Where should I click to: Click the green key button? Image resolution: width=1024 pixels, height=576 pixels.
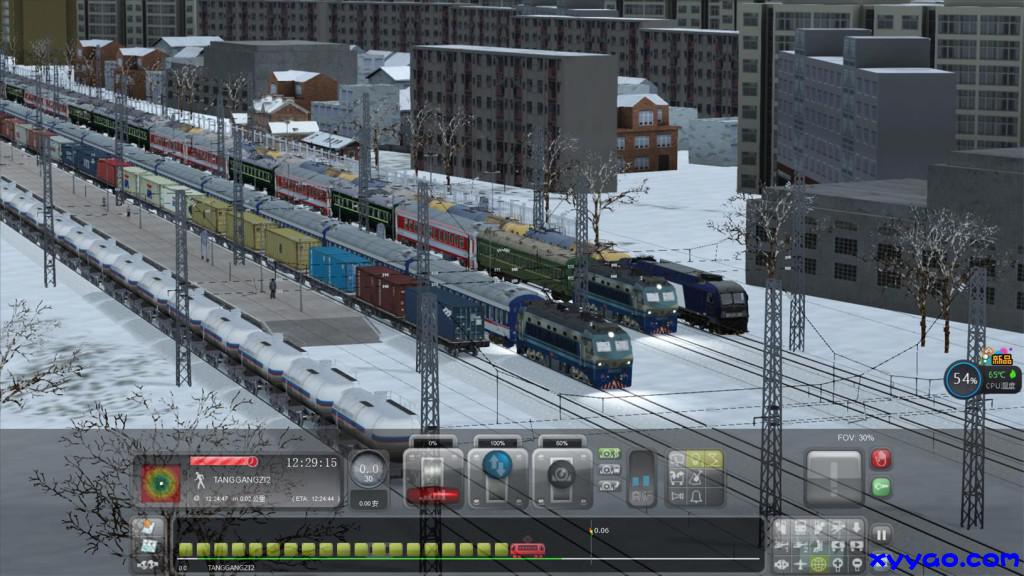tap(881, 486)
